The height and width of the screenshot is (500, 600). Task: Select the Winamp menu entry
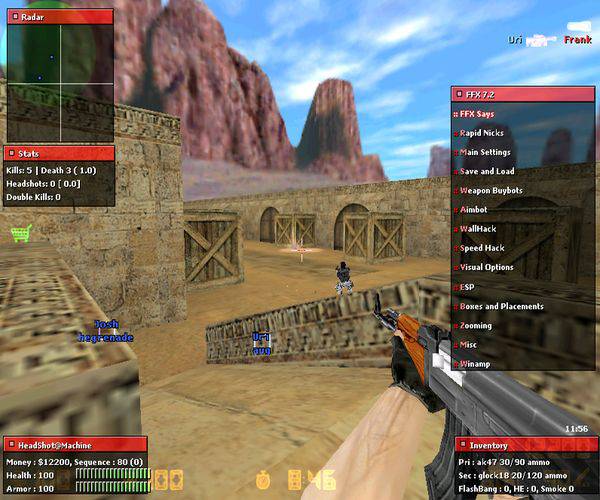[x=475, y=364]
